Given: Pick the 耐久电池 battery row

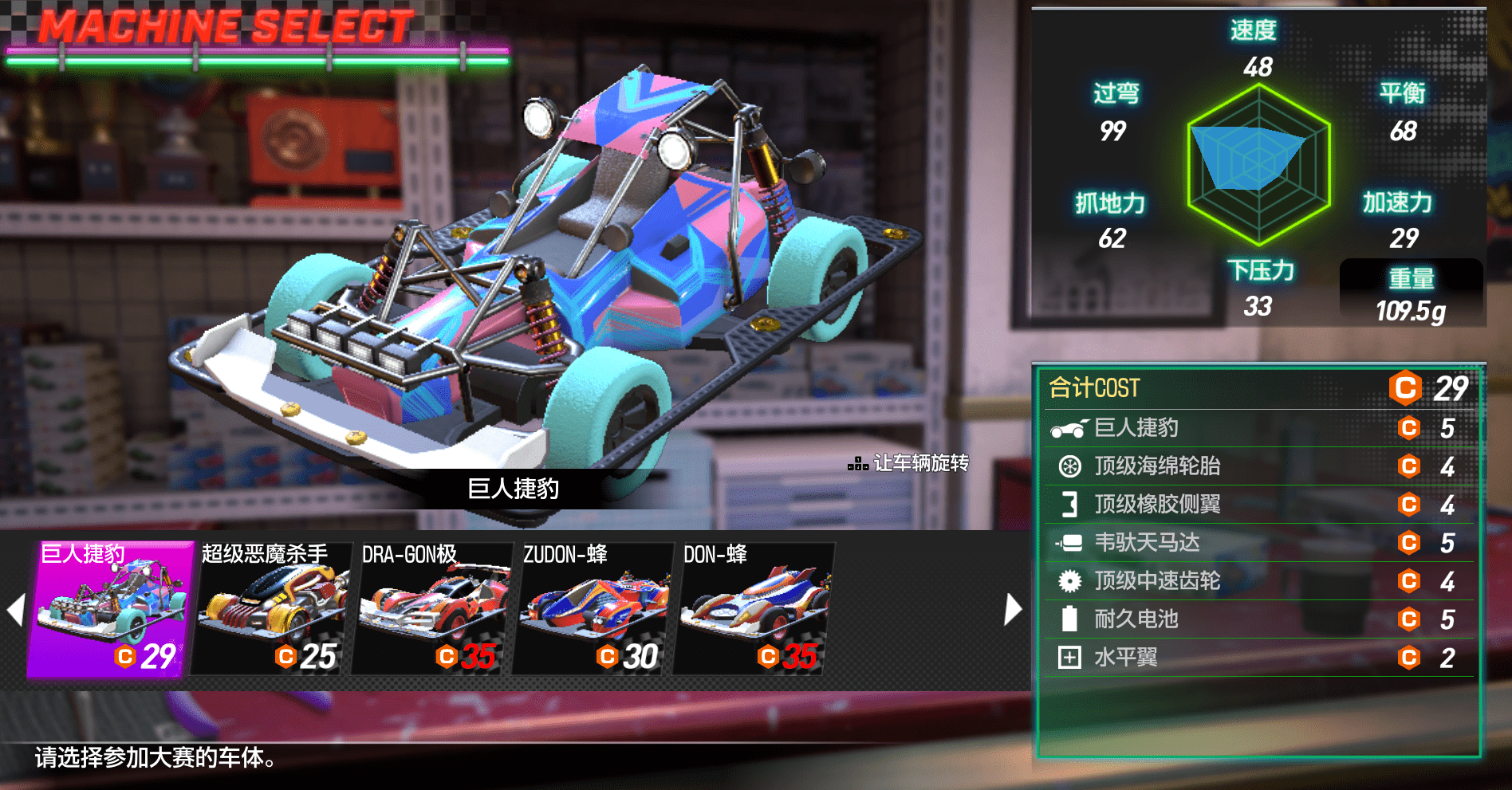Looking at the screenshot, I should (1258, 619).
